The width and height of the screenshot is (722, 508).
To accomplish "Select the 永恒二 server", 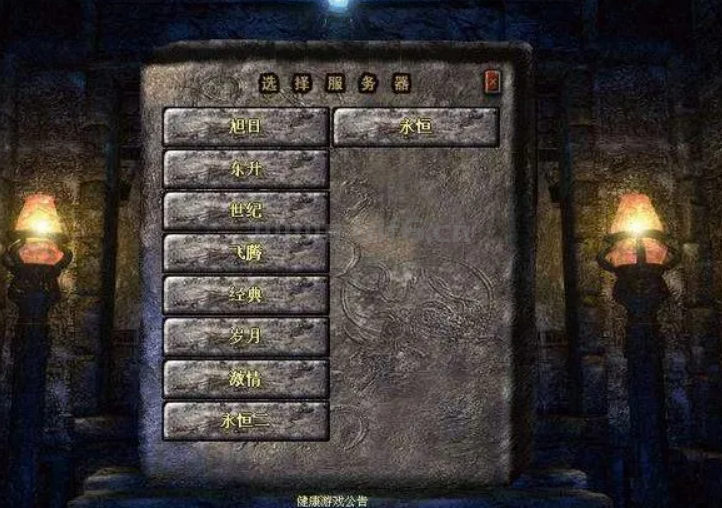I will point(246,421).
